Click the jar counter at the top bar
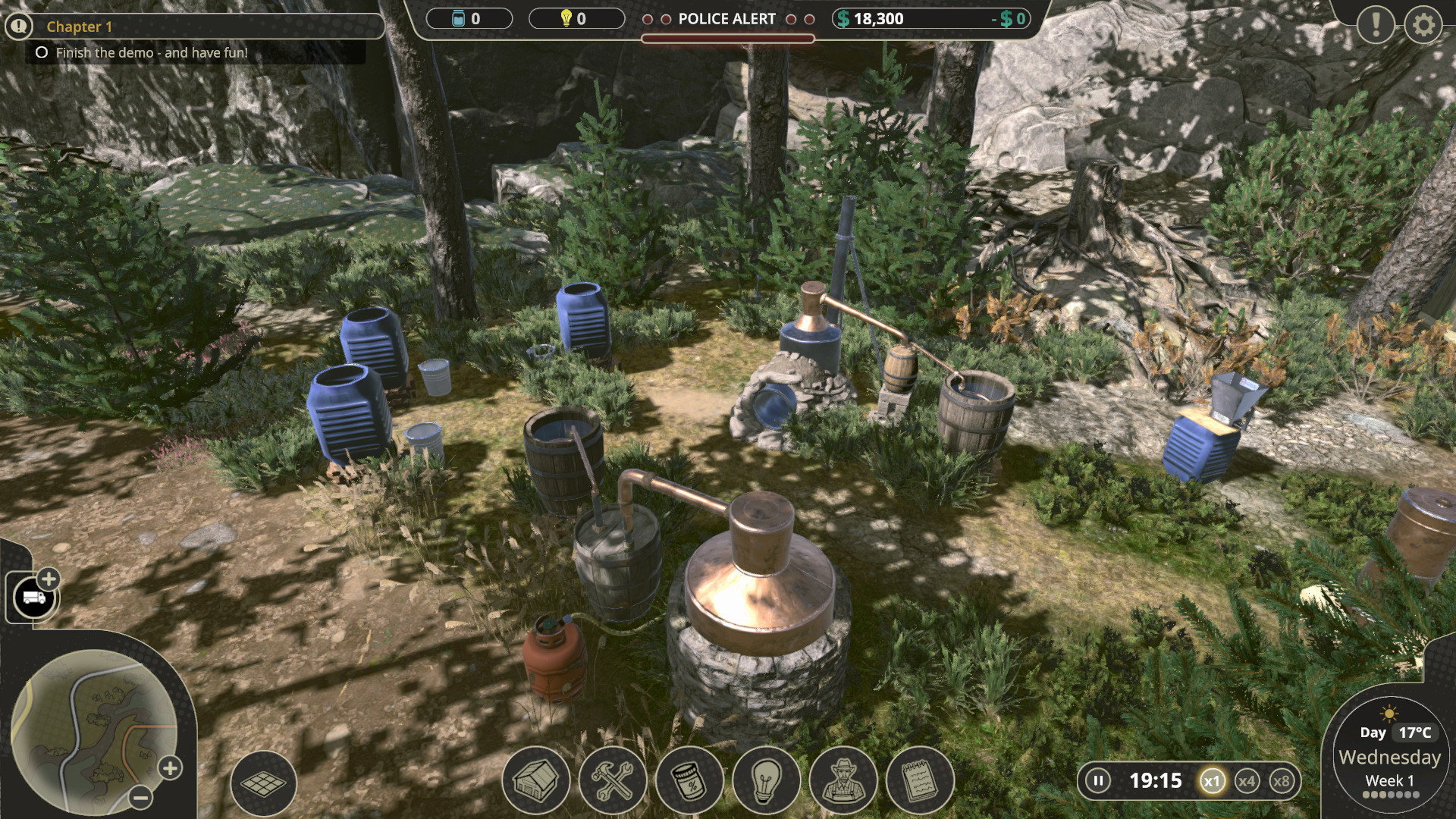Image resolution: width=1456 pixels, height=819 pixels. (470, 19)
